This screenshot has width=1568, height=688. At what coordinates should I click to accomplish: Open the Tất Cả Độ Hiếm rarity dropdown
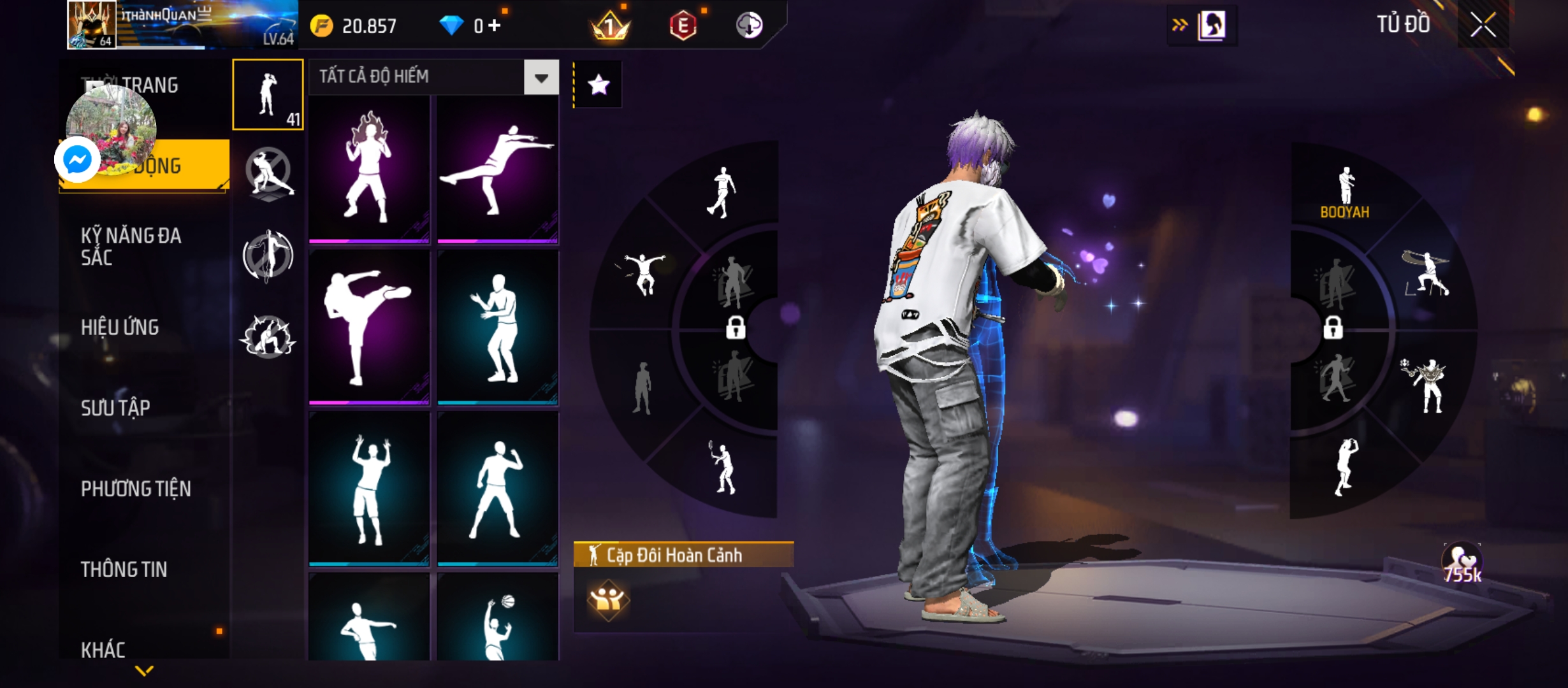(x=541, y=78)
